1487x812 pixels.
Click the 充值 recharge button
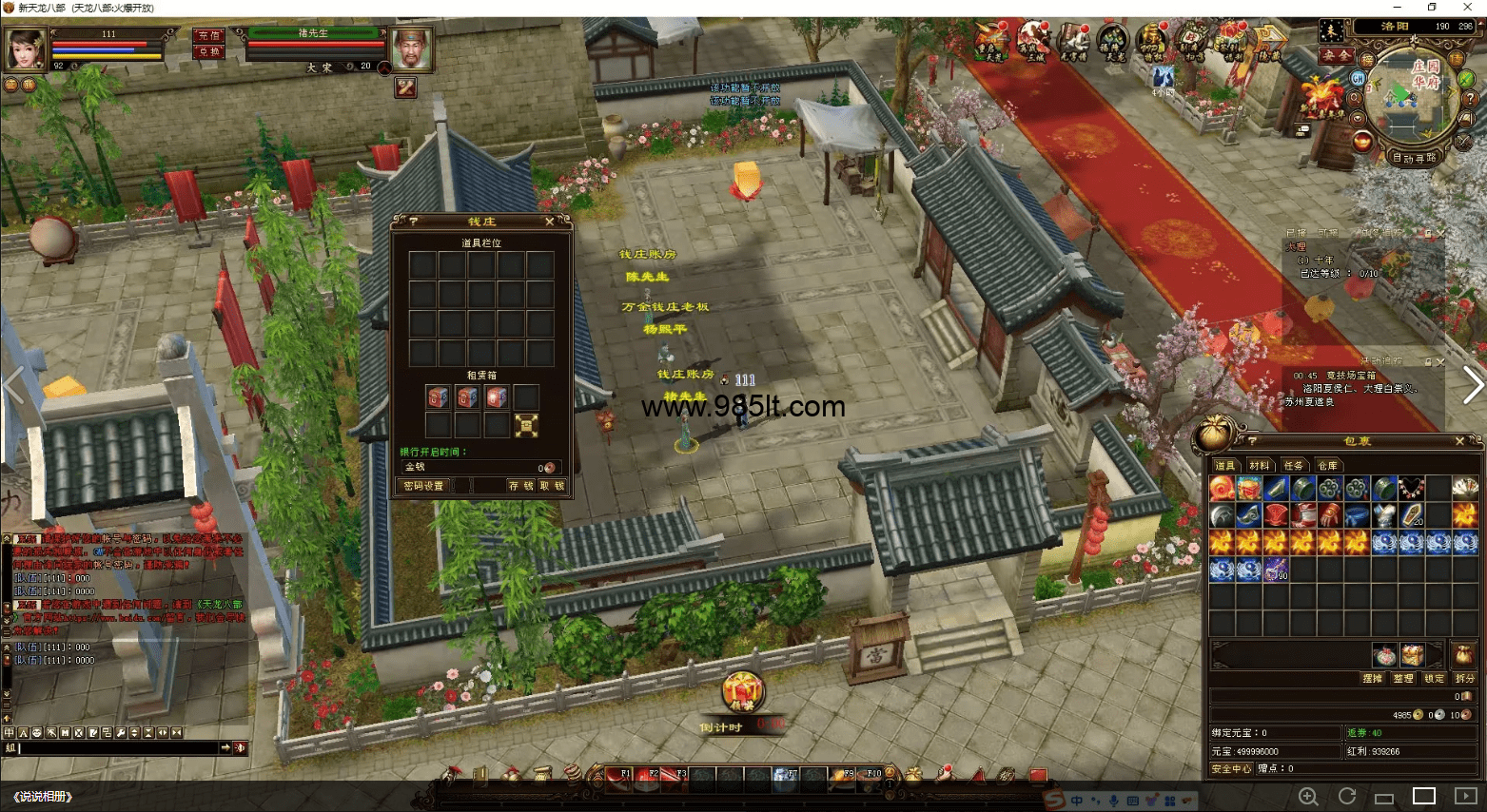[208, 35]
